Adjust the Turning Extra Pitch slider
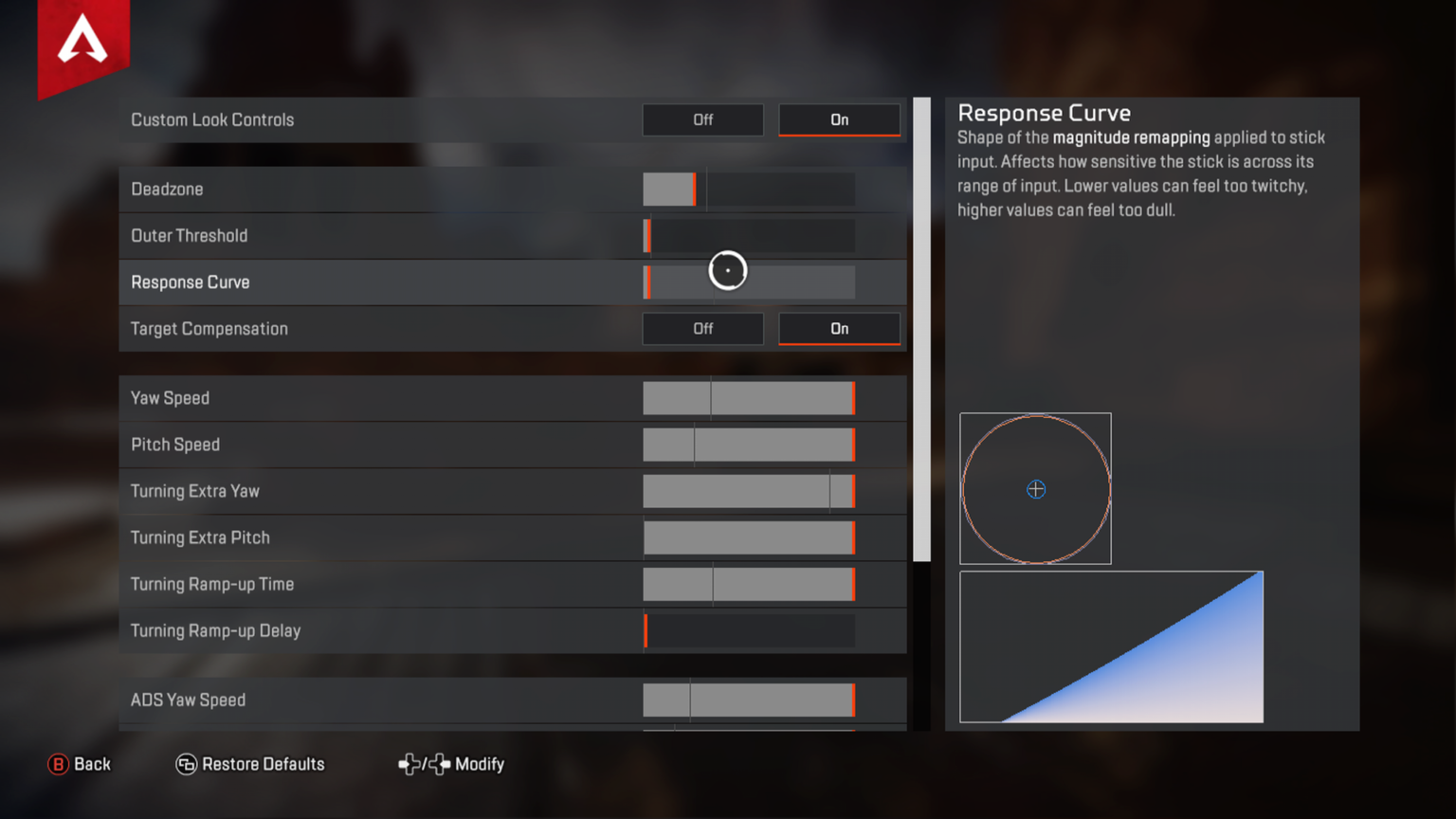The height and width of the screenshot is (819, 1456). tap(749, 537)
